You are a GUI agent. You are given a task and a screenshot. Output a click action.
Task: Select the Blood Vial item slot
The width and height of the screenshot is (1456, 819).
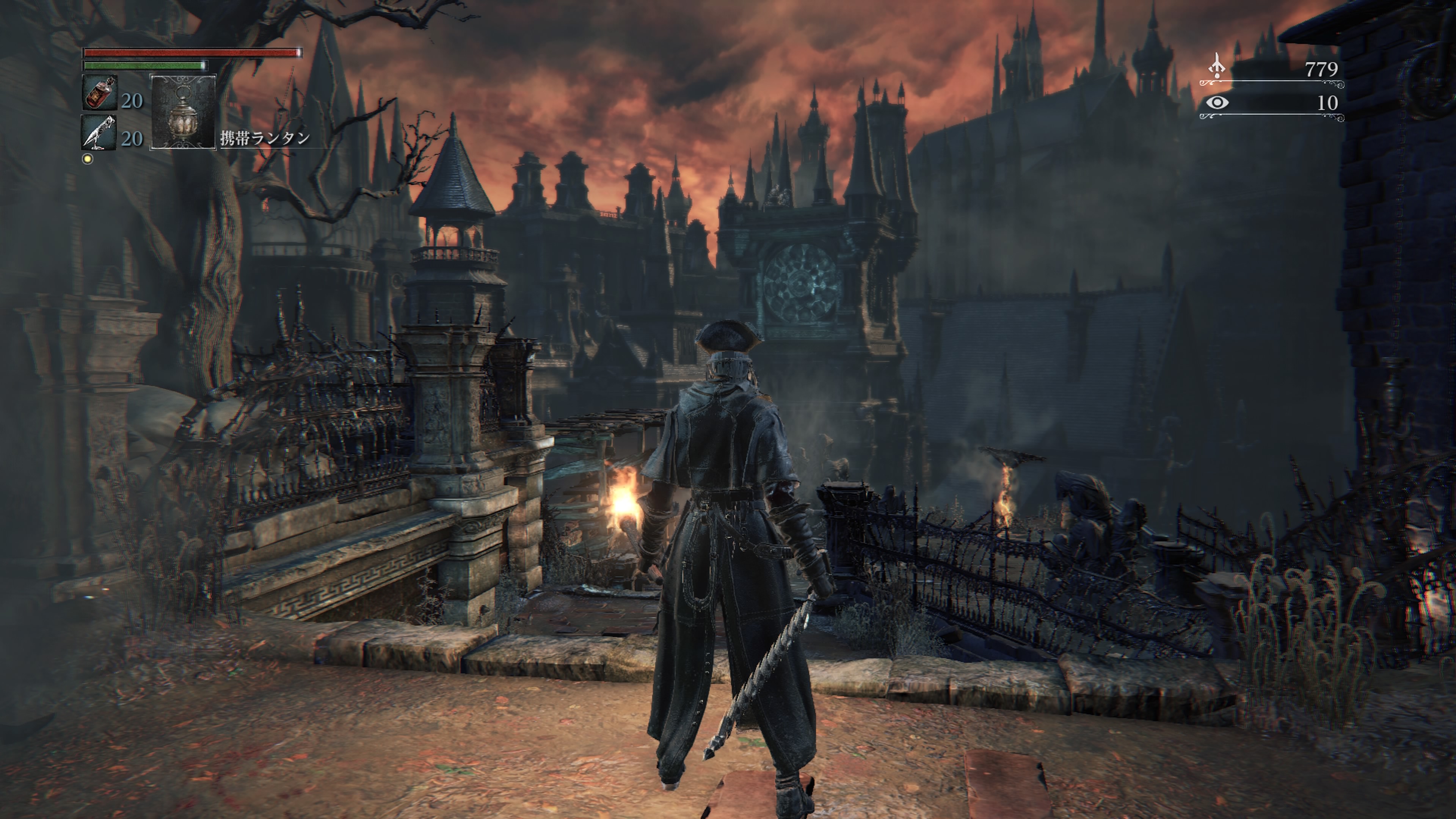pyautogui.click(x=100, y=93)
